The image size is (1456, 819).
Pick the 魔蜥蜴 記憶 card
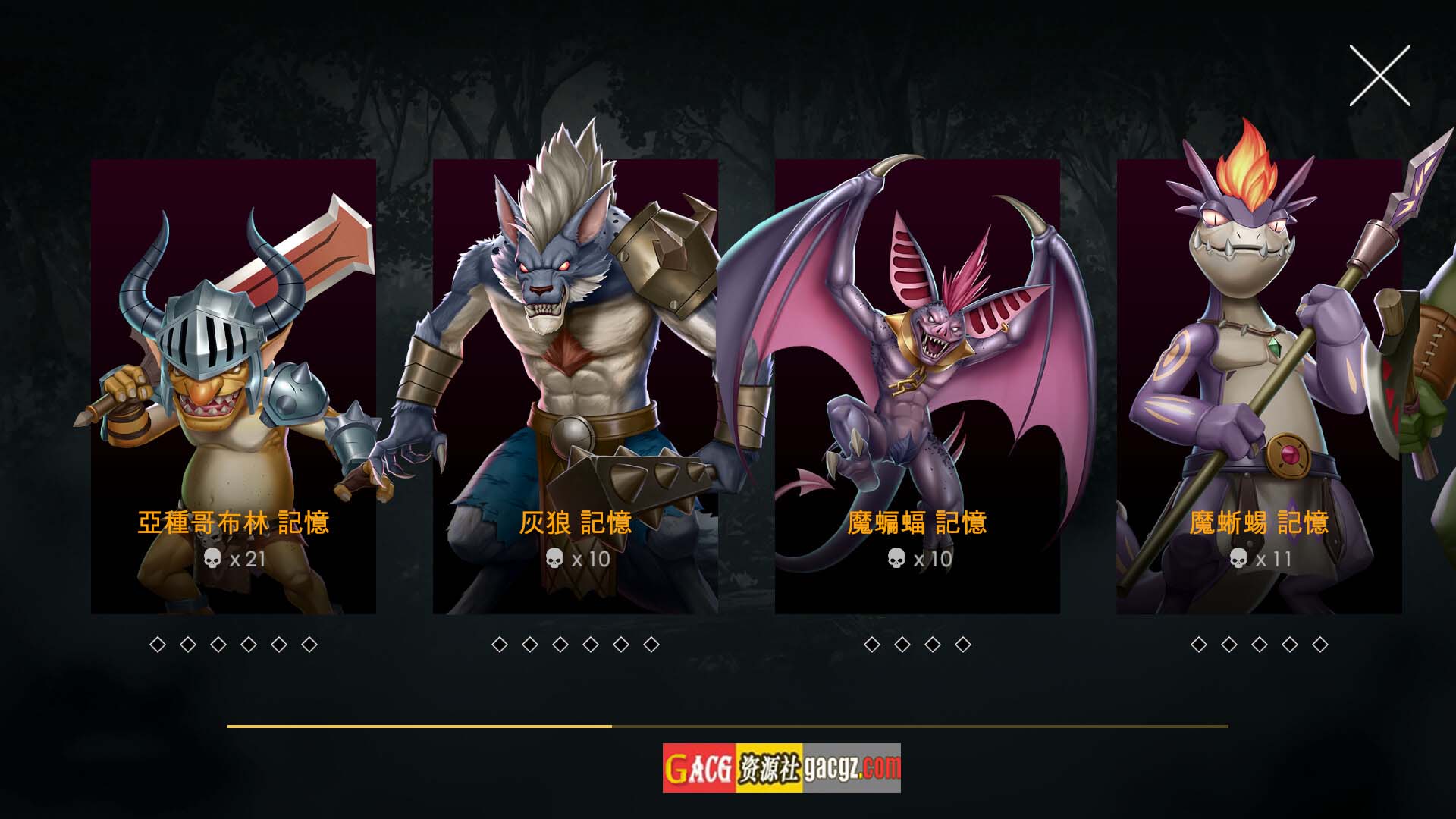pyautogui.click(x=1259, y=387)
